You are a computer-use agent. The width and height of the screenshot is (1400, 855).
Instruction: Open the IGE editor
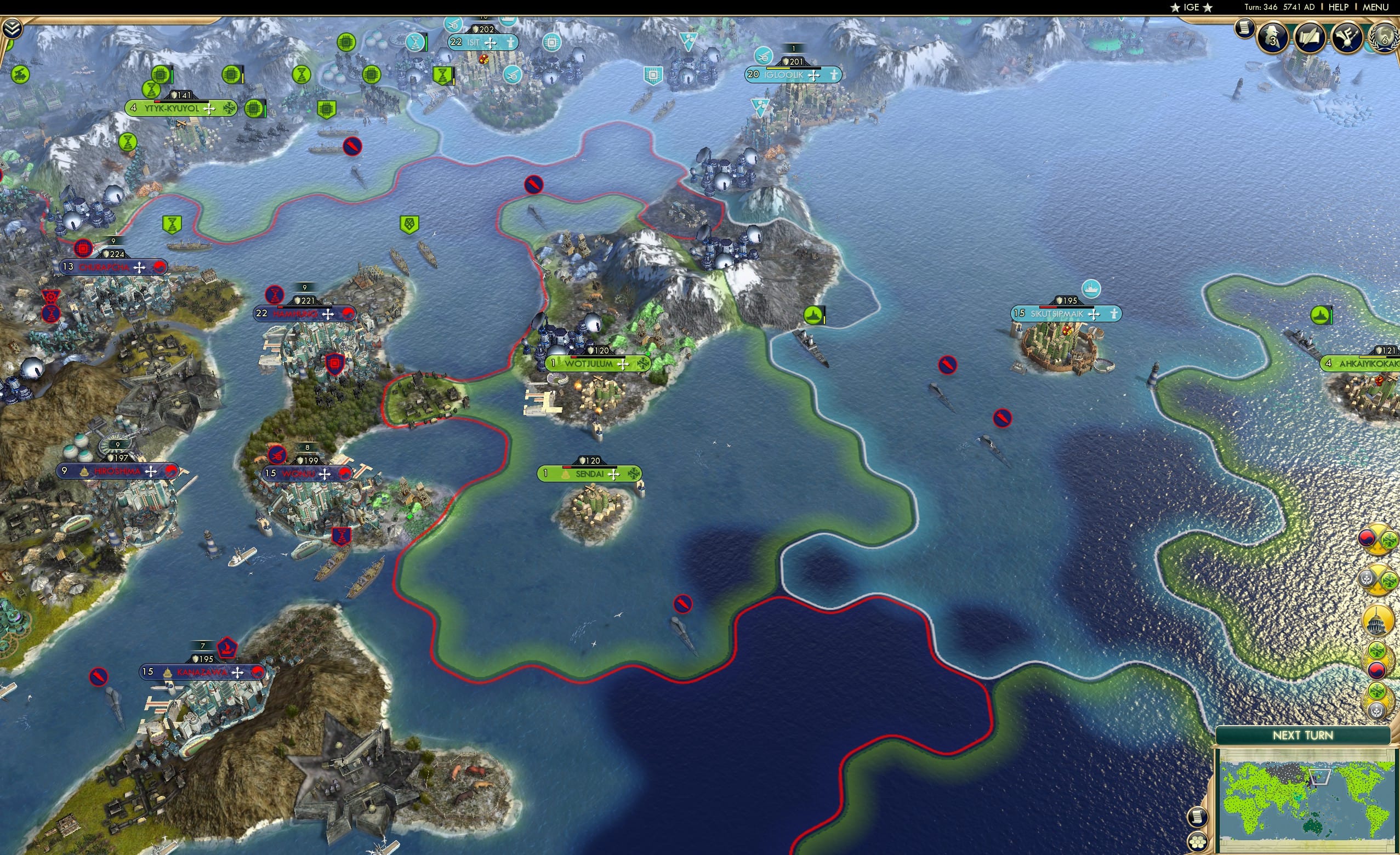tap(1190, 7)
